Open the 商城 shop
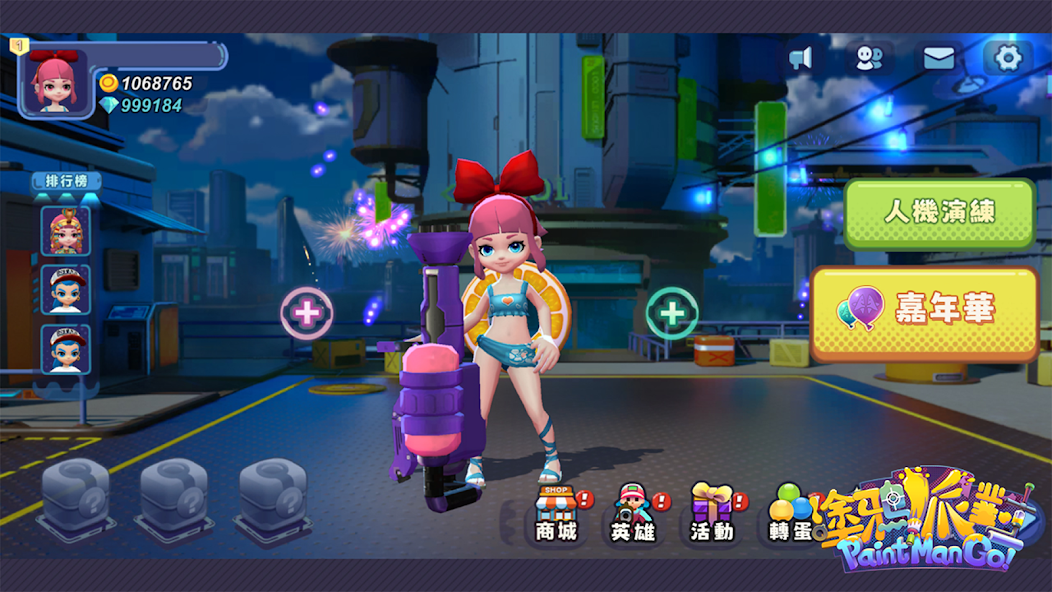 [557, 512]
